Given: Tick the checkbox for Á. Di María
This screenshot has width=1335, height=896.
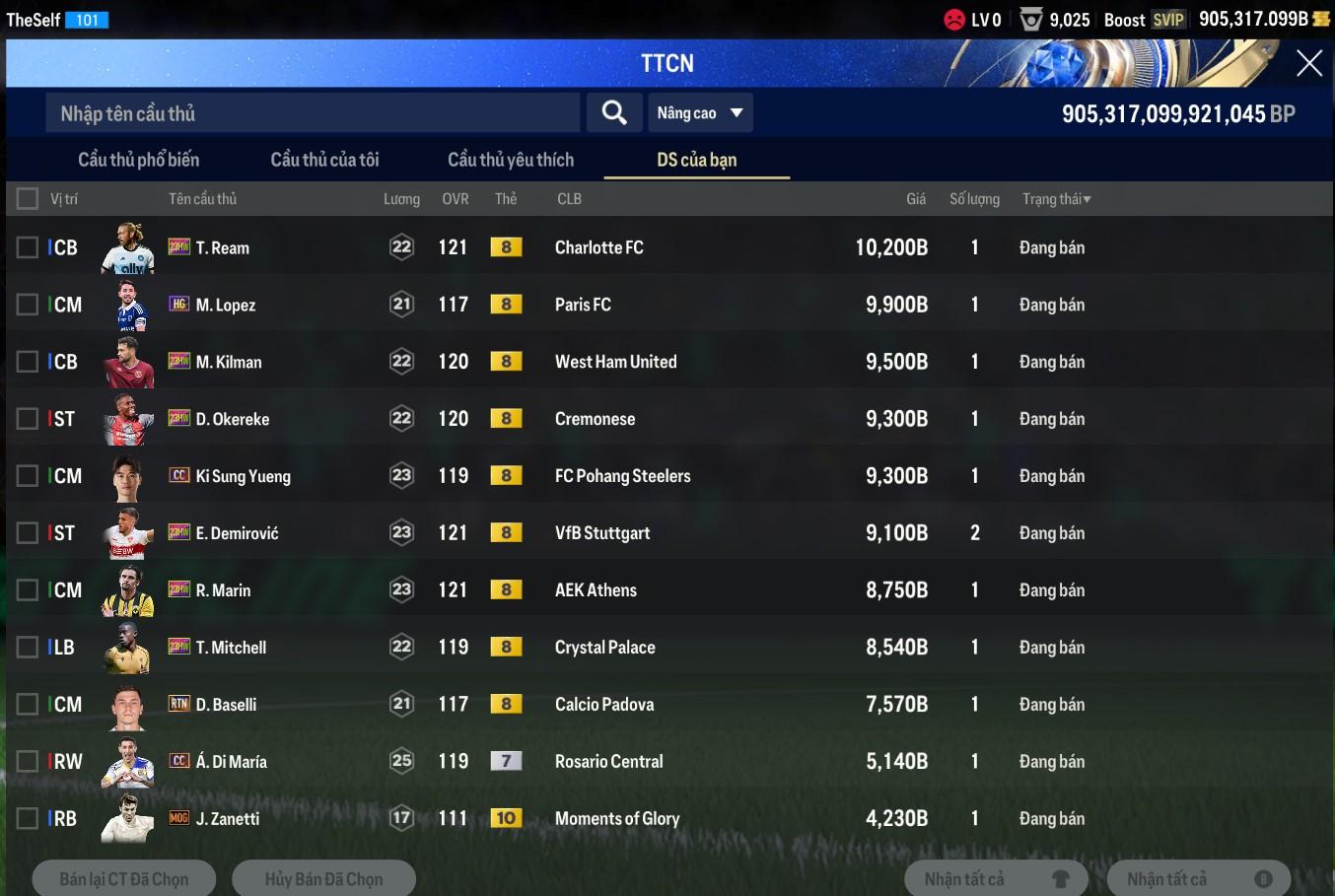Looking at the screenshot, I should 28,761.
